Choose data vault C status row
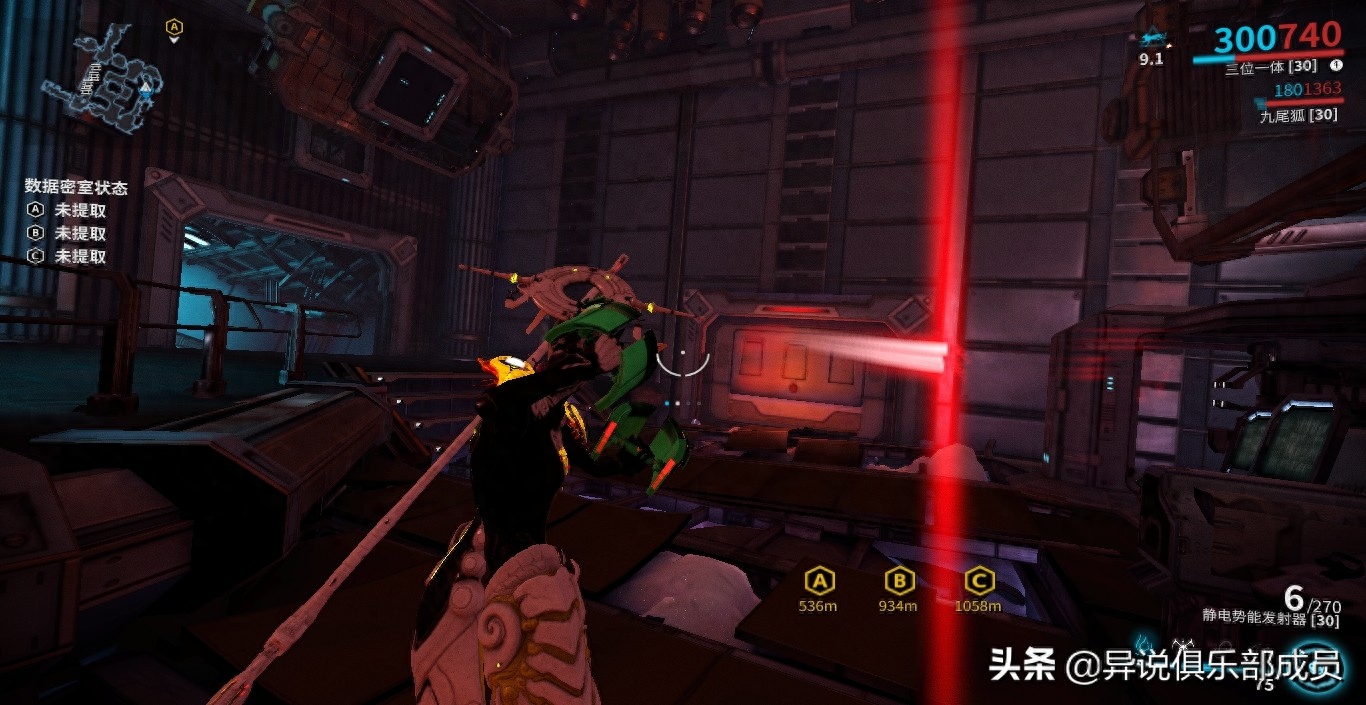Screen dimensions: 1366x705 (67, 256)
